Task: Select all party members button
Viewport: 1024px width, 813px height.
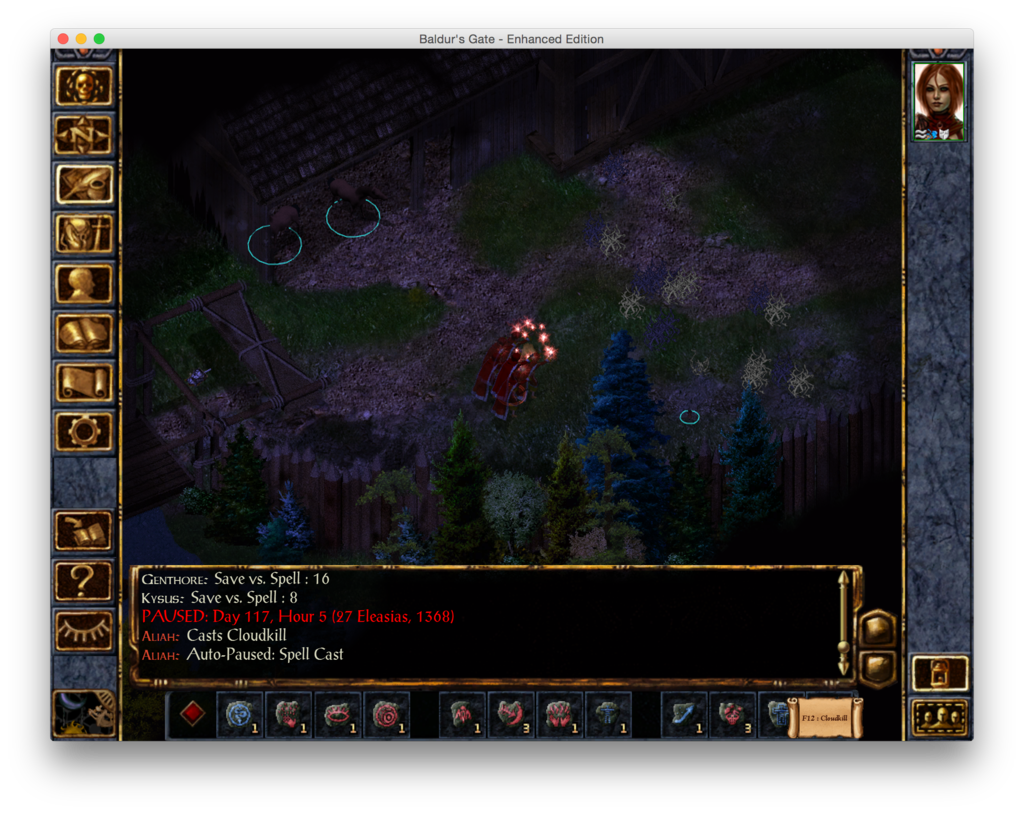Action: click(940, 717)
